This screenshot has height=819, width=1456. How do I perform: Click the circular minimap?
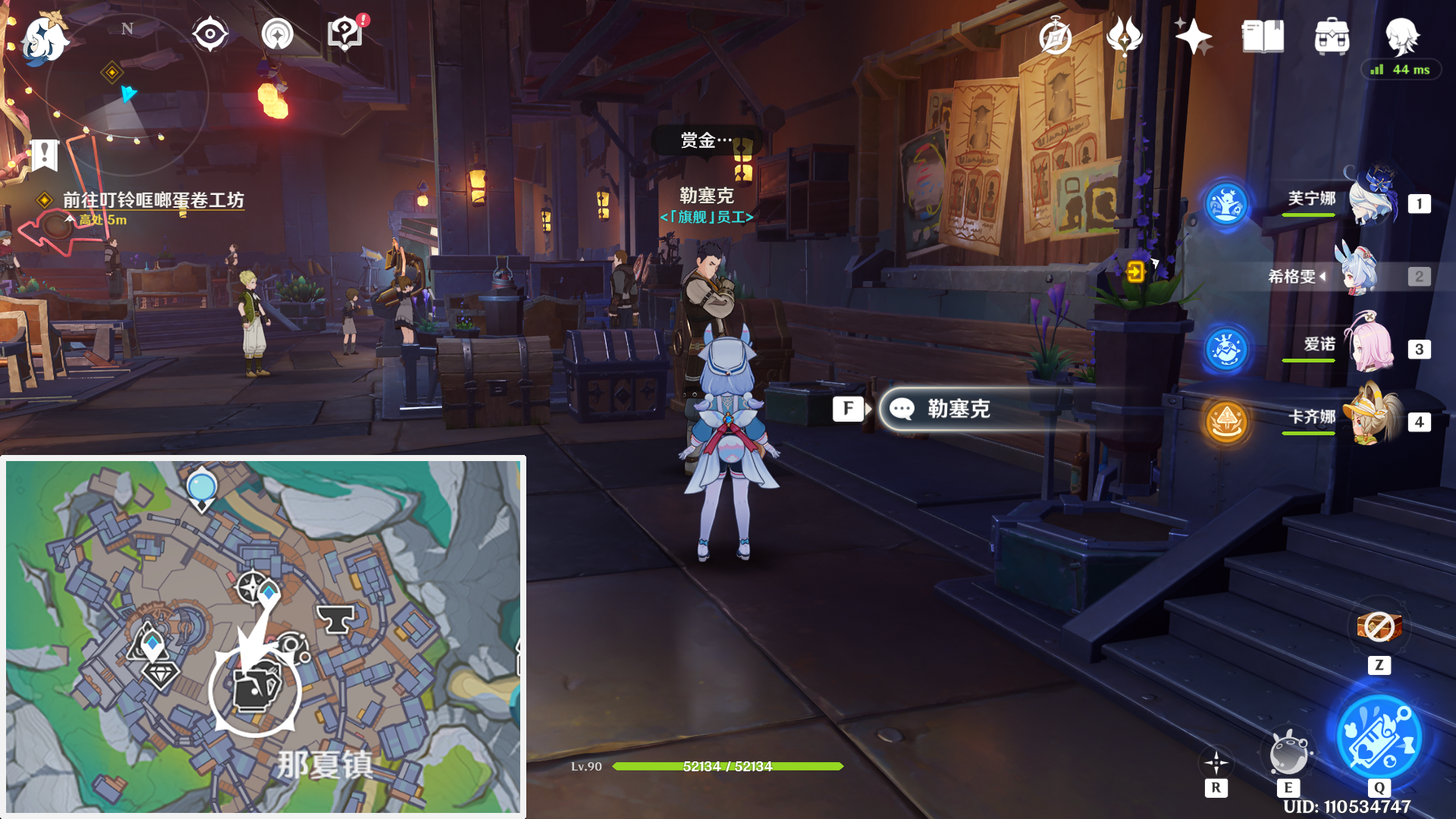127,95
